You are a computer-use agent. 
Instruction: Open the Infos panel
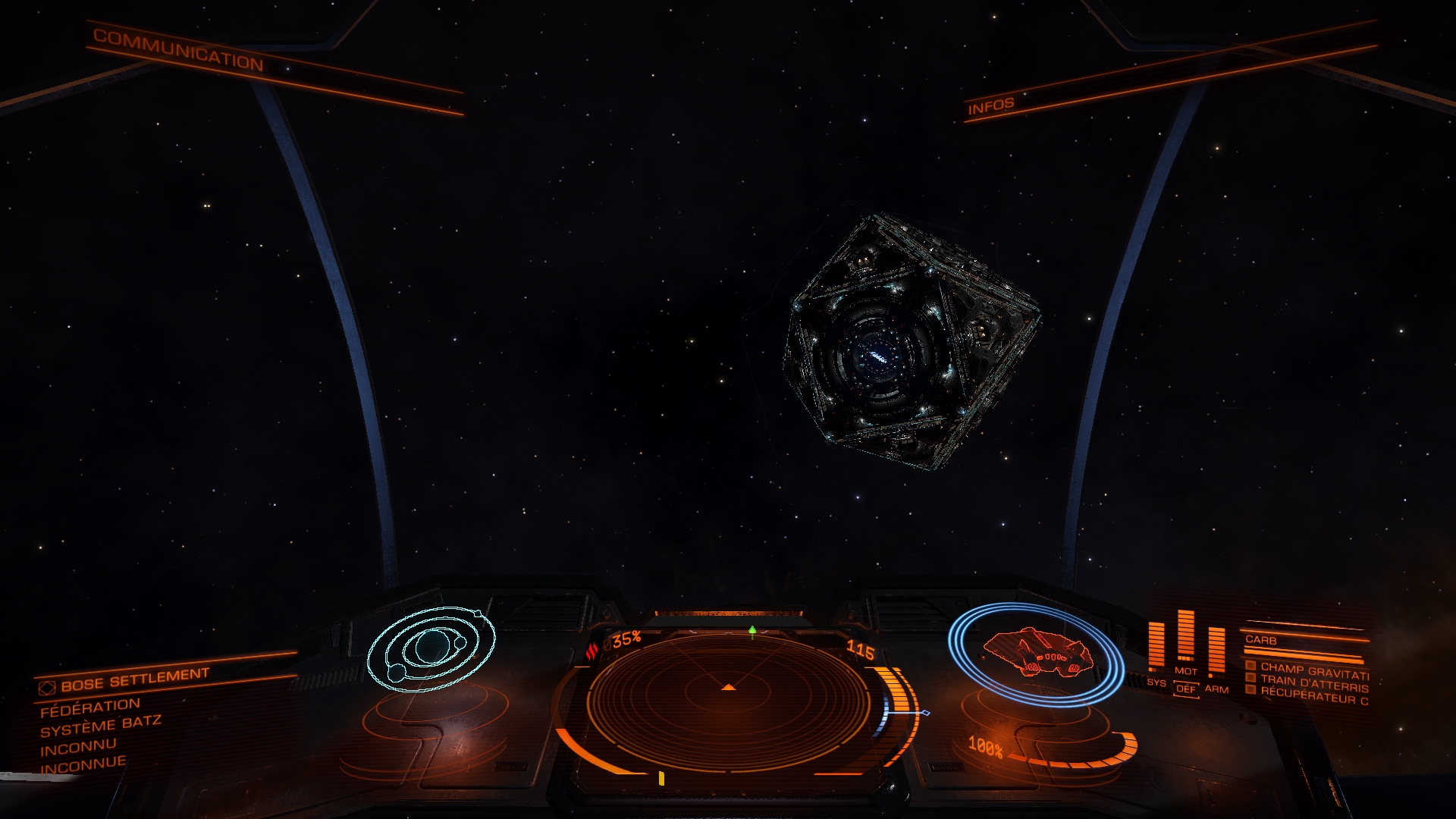coord(990,105)
